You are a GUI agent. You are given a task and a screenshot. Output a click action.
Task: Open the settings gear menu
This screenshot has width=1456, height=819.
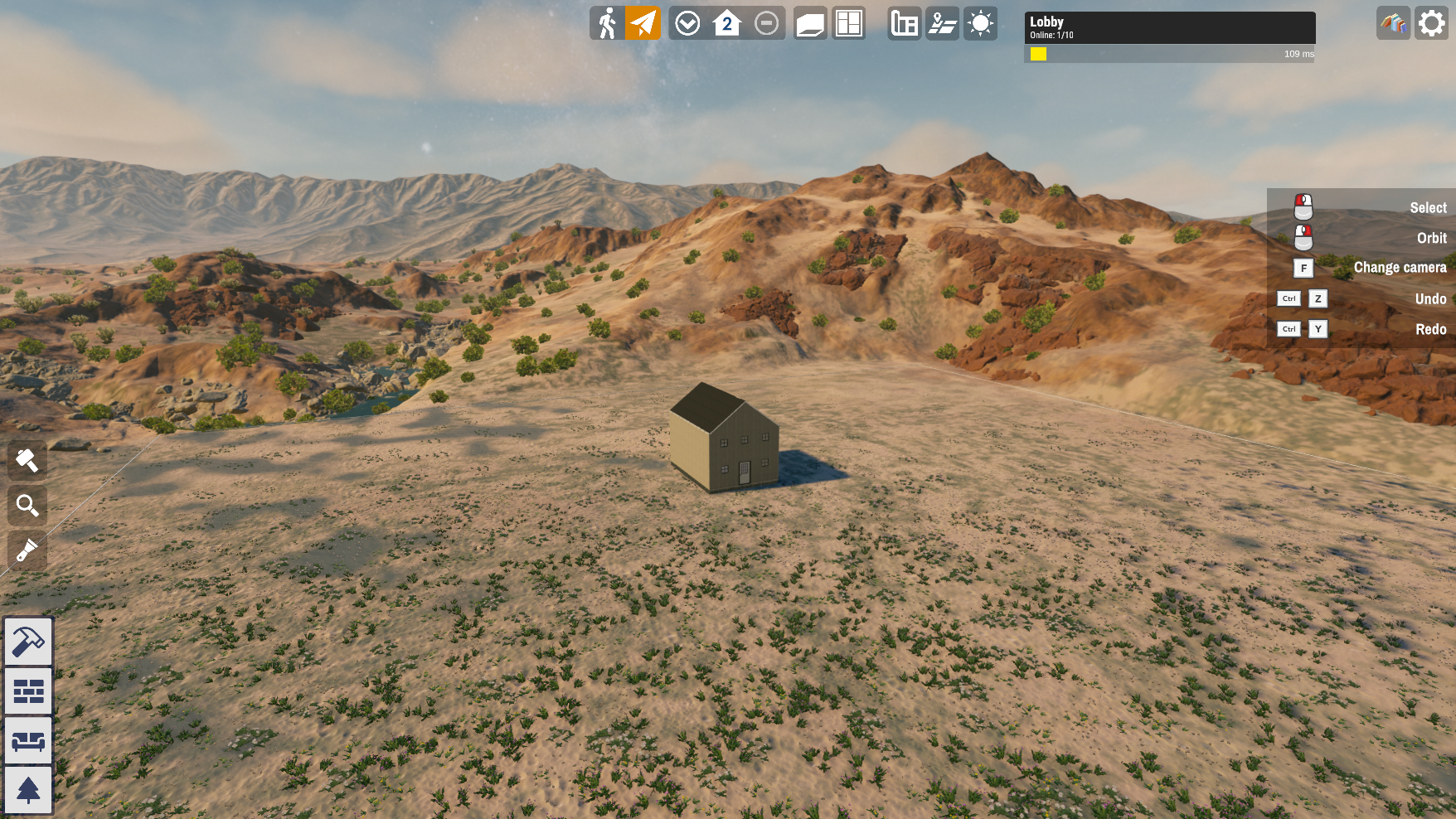click(x=1432, y=23)
